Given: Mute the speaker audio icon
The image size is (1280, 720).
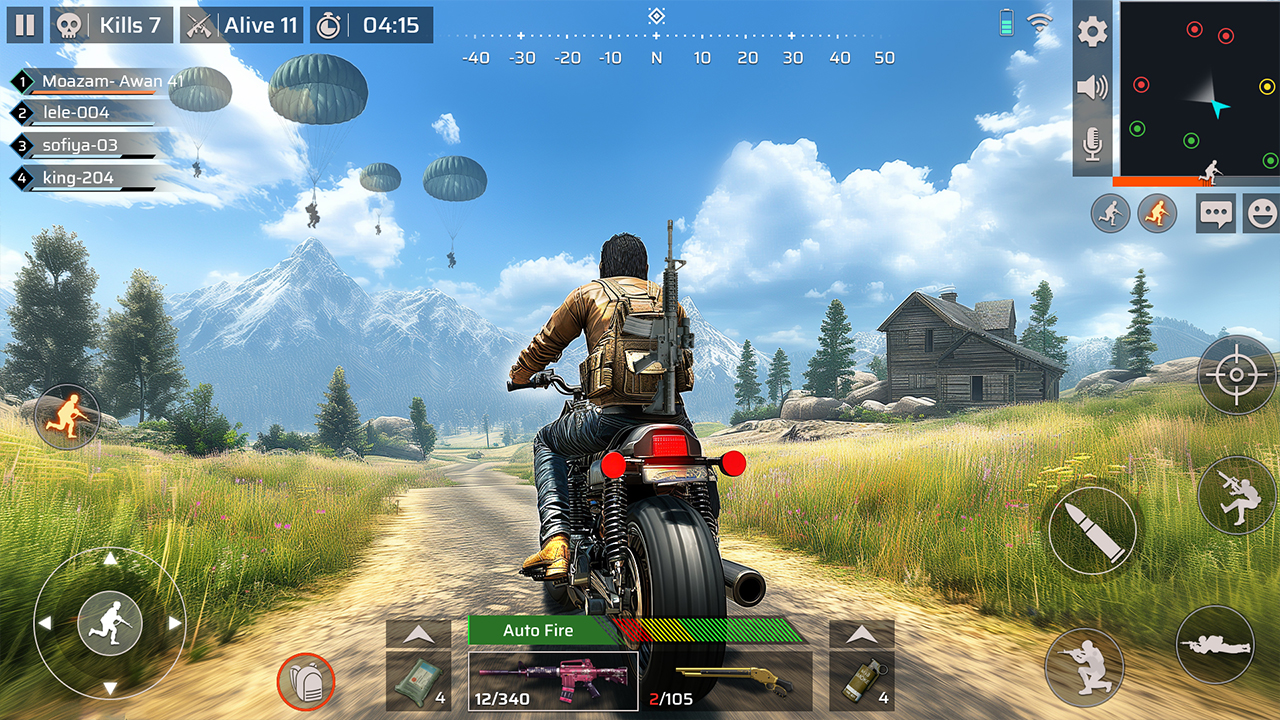Looking at the screenshot, I should click(x=1092, y=88).
